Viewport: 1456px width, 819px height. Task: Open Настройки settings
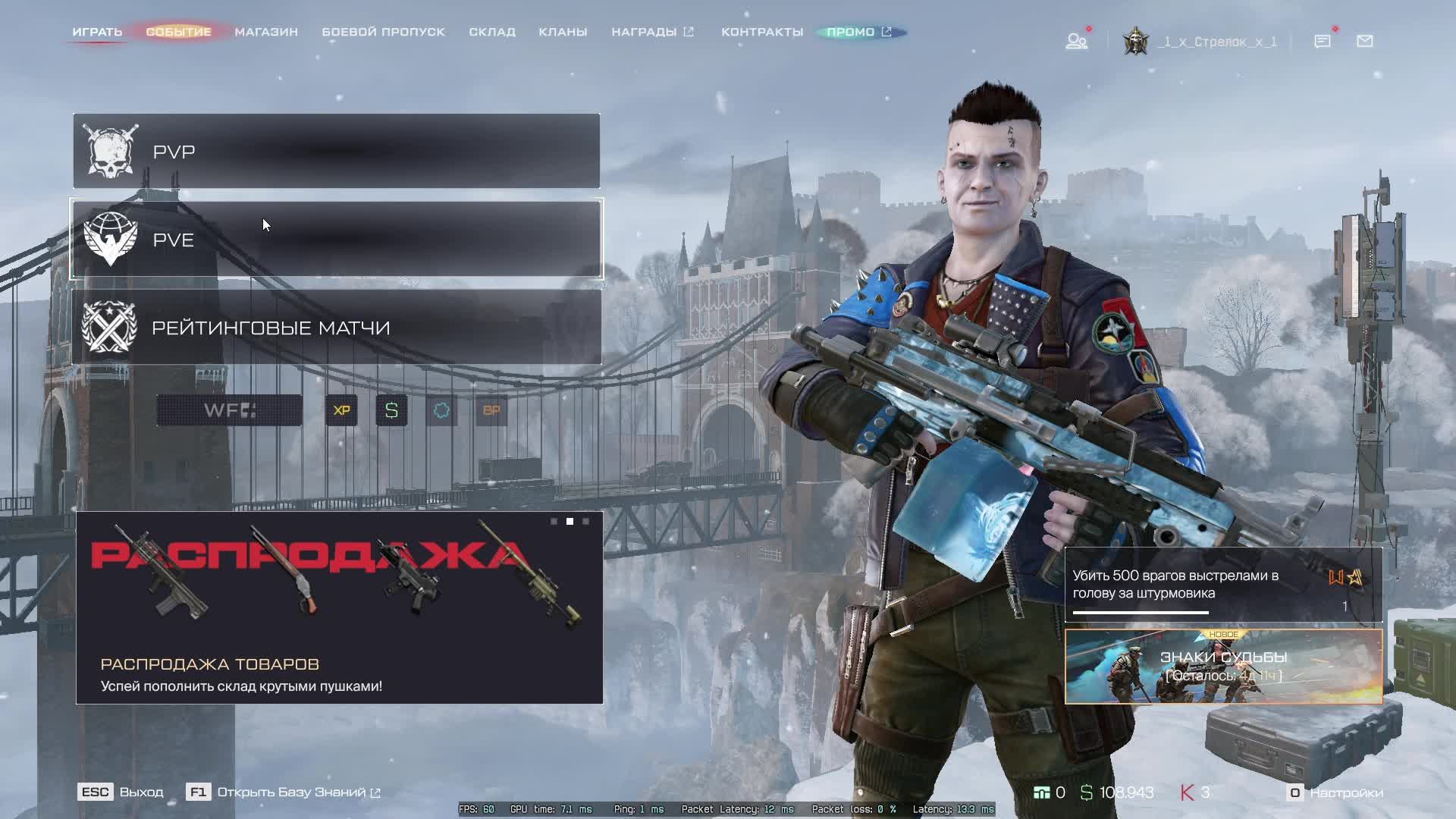point(1336,792)
